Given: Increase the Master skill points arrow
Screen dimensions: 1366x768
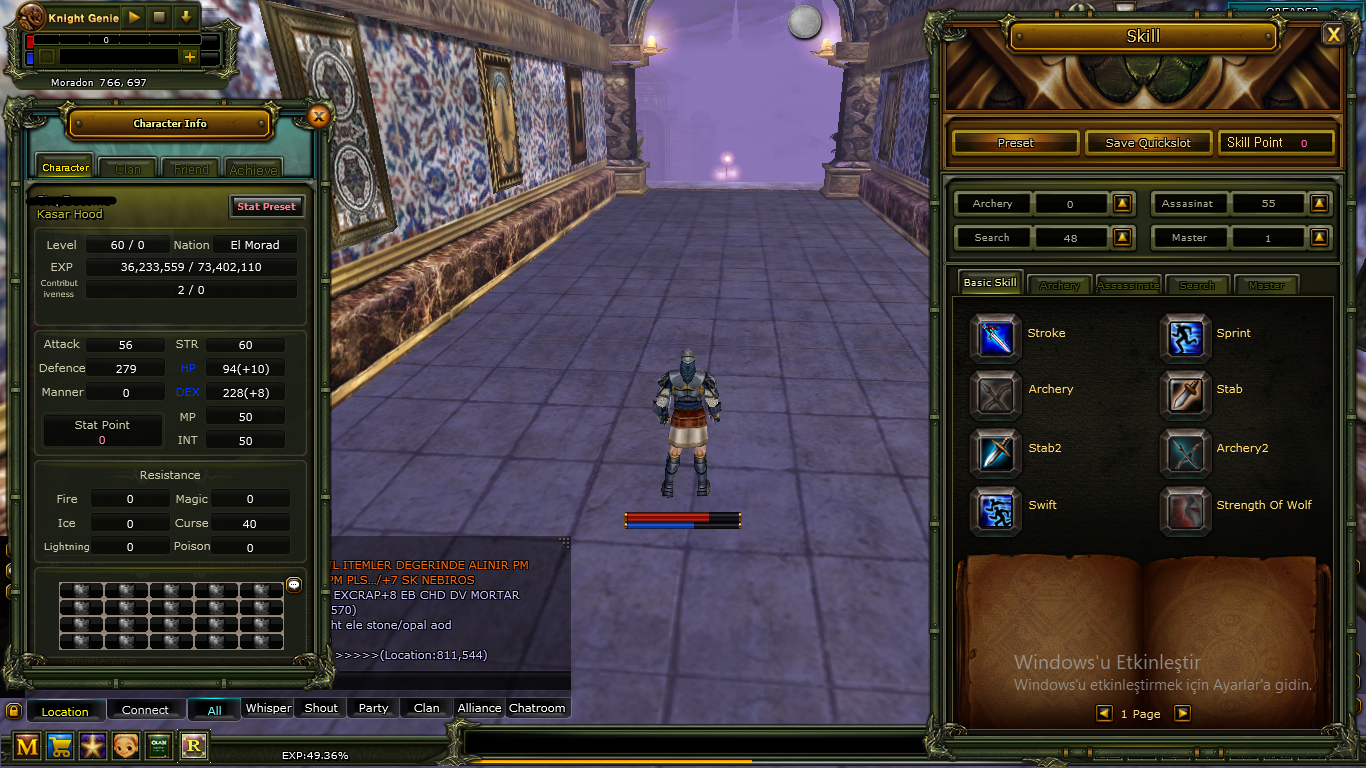Looking at the screenshot, I should (x=1319, y=237).
